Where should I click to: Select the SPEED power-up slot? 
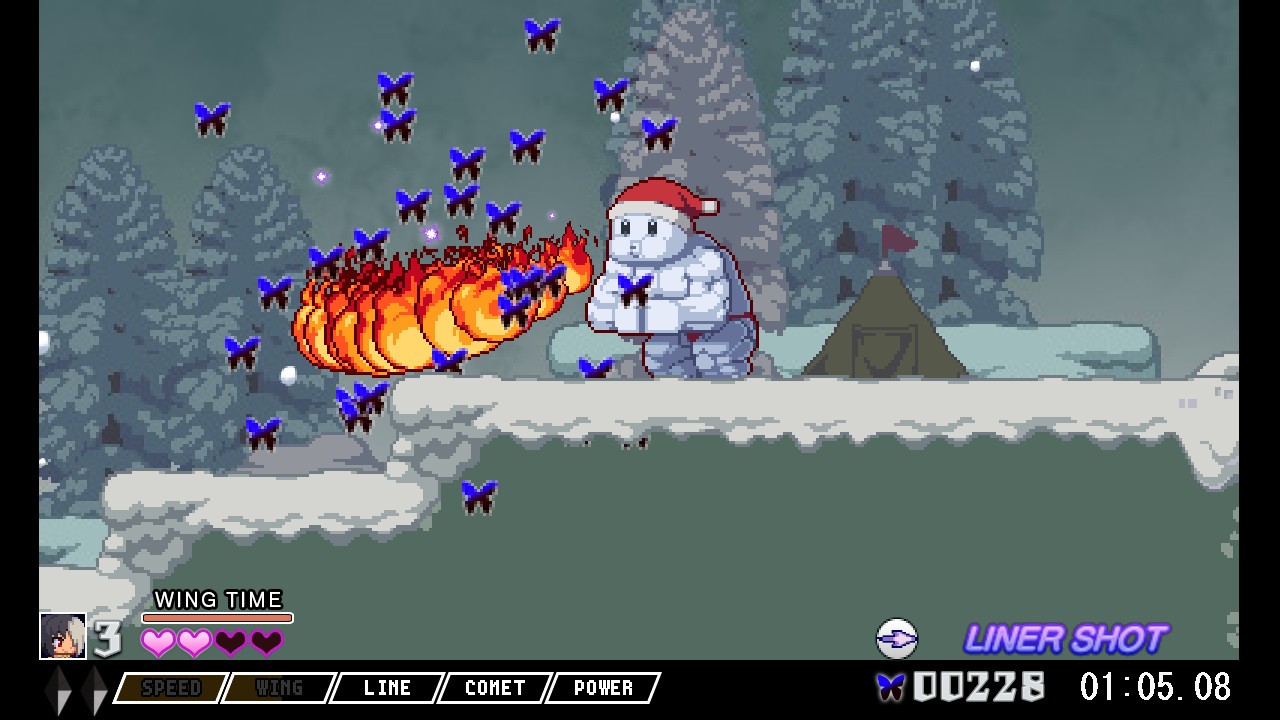pos(171,688)
